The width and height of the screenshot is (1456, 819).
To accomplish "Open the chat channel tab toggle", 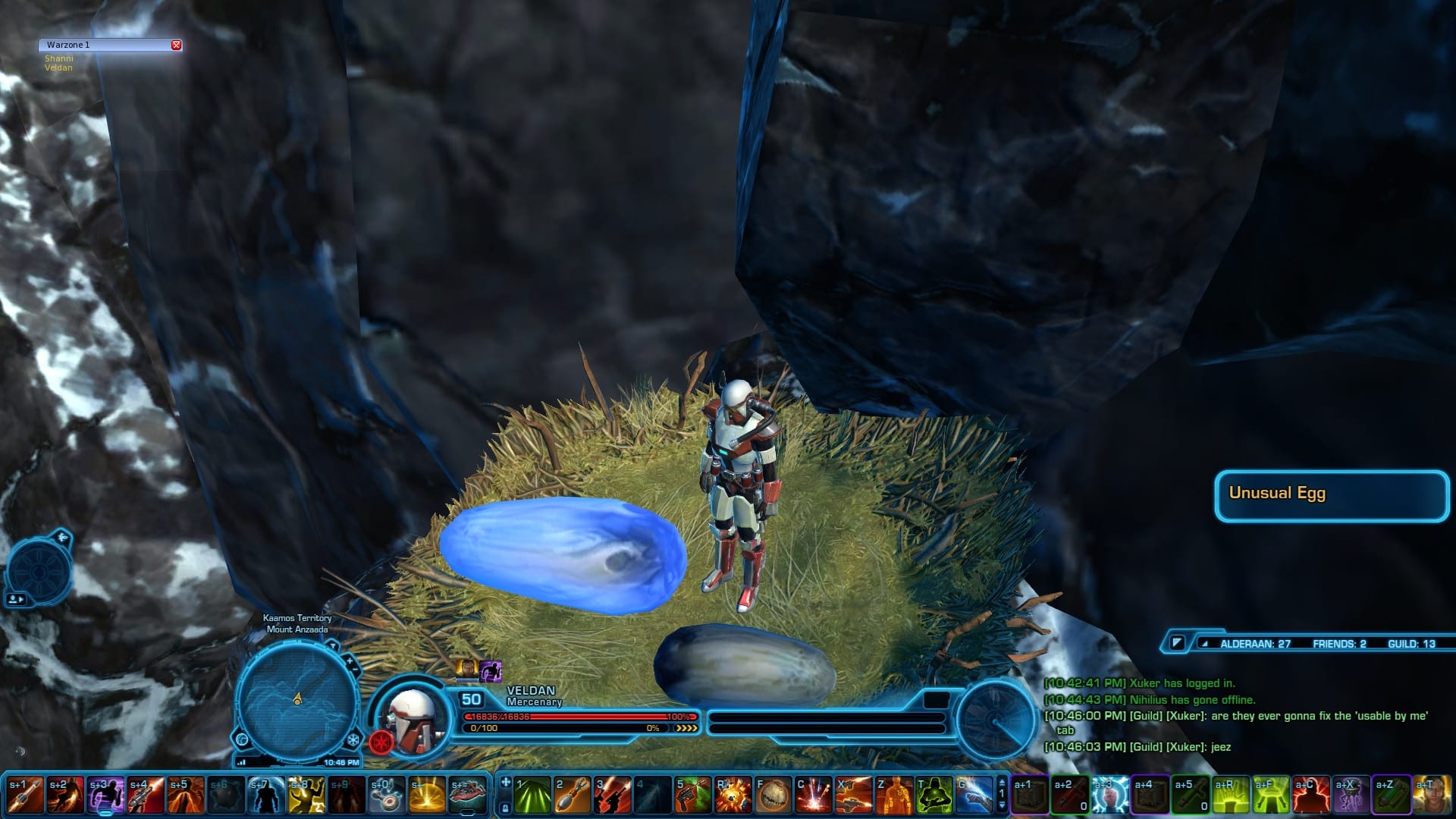I will (1176, 643).
